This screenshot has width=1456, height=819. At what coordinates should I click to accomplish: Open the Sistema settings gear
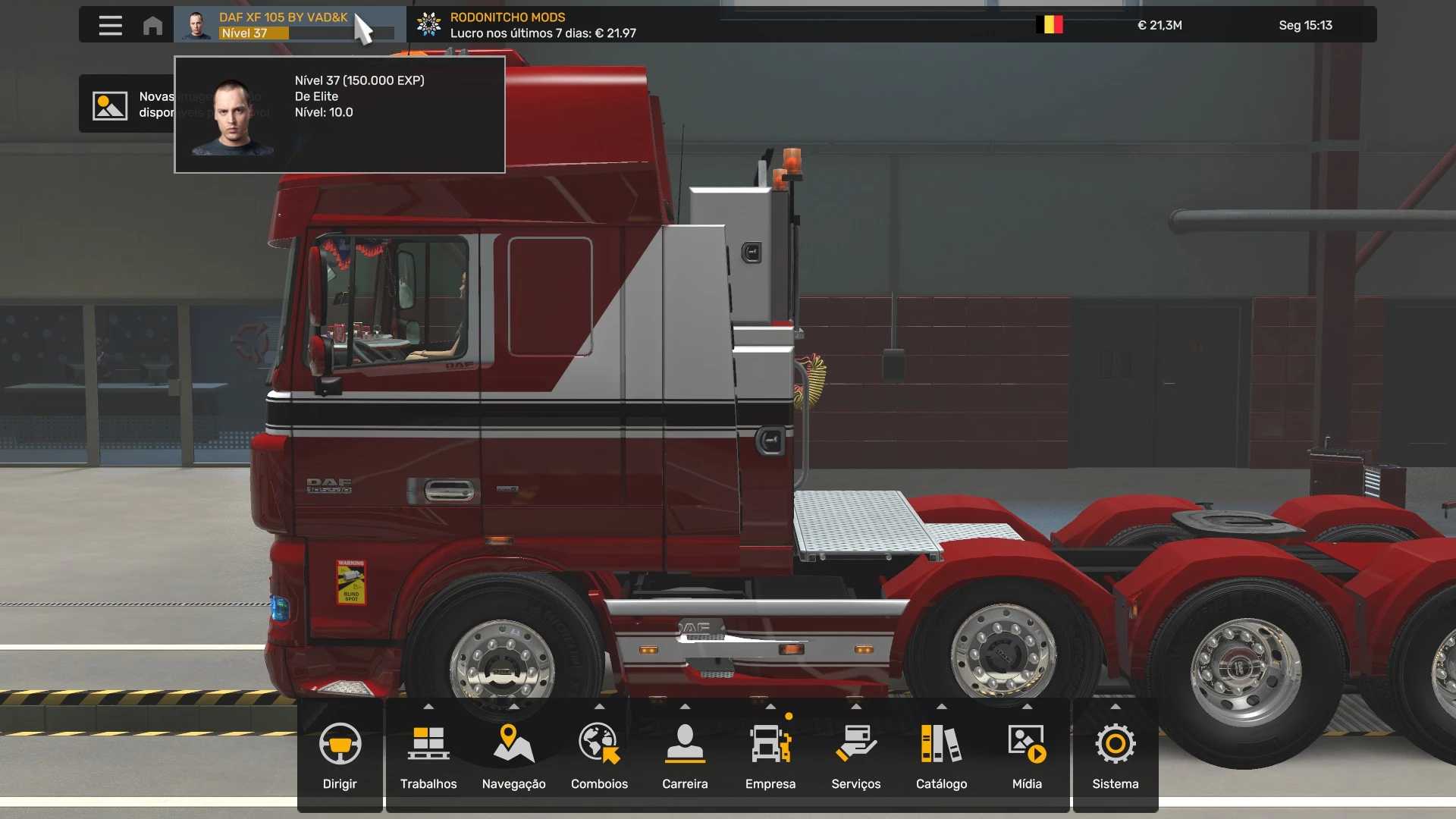coord(1115,755)
